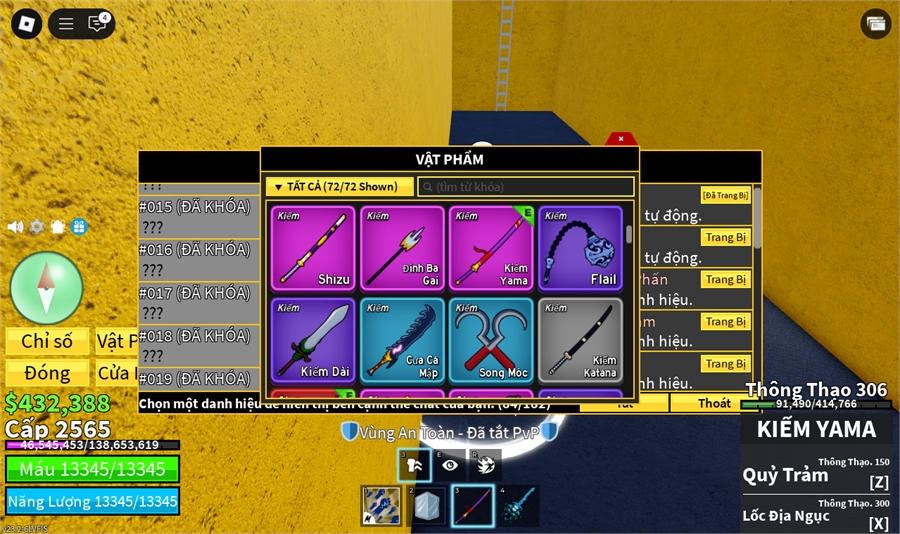Select the ice cube hotbar slot
The height and width of the screenshot is (534, 900).
427,506
